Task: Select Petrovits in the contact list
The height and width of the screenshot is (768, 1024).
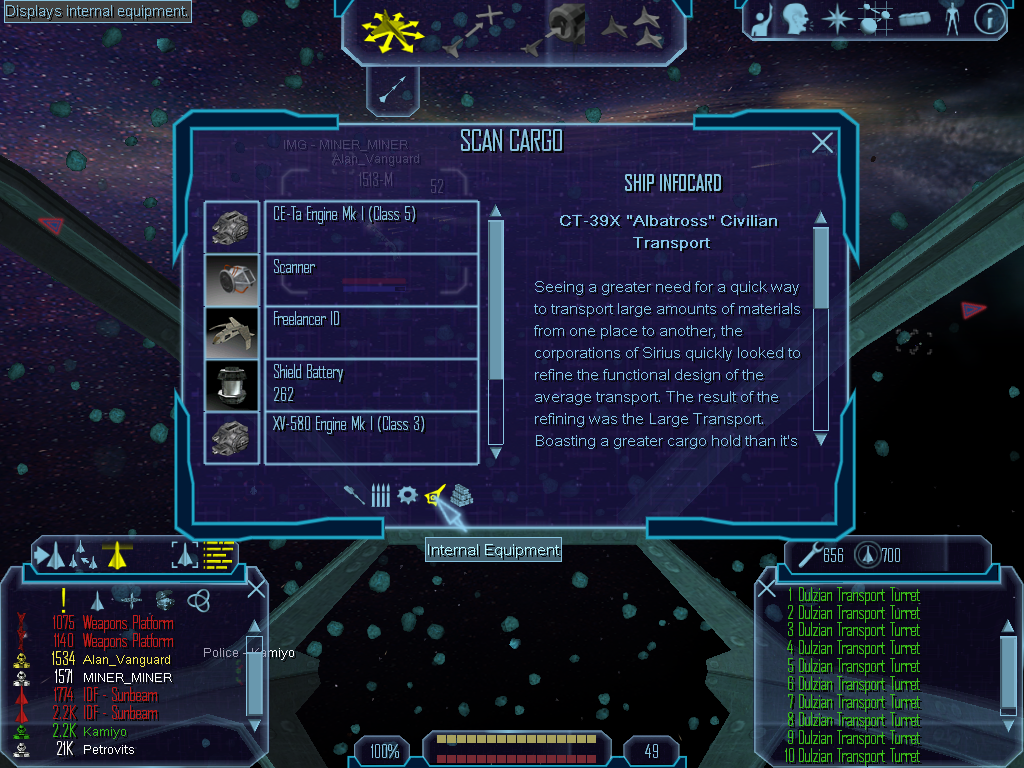Action: pyautogui.click(x=108, y=750)
